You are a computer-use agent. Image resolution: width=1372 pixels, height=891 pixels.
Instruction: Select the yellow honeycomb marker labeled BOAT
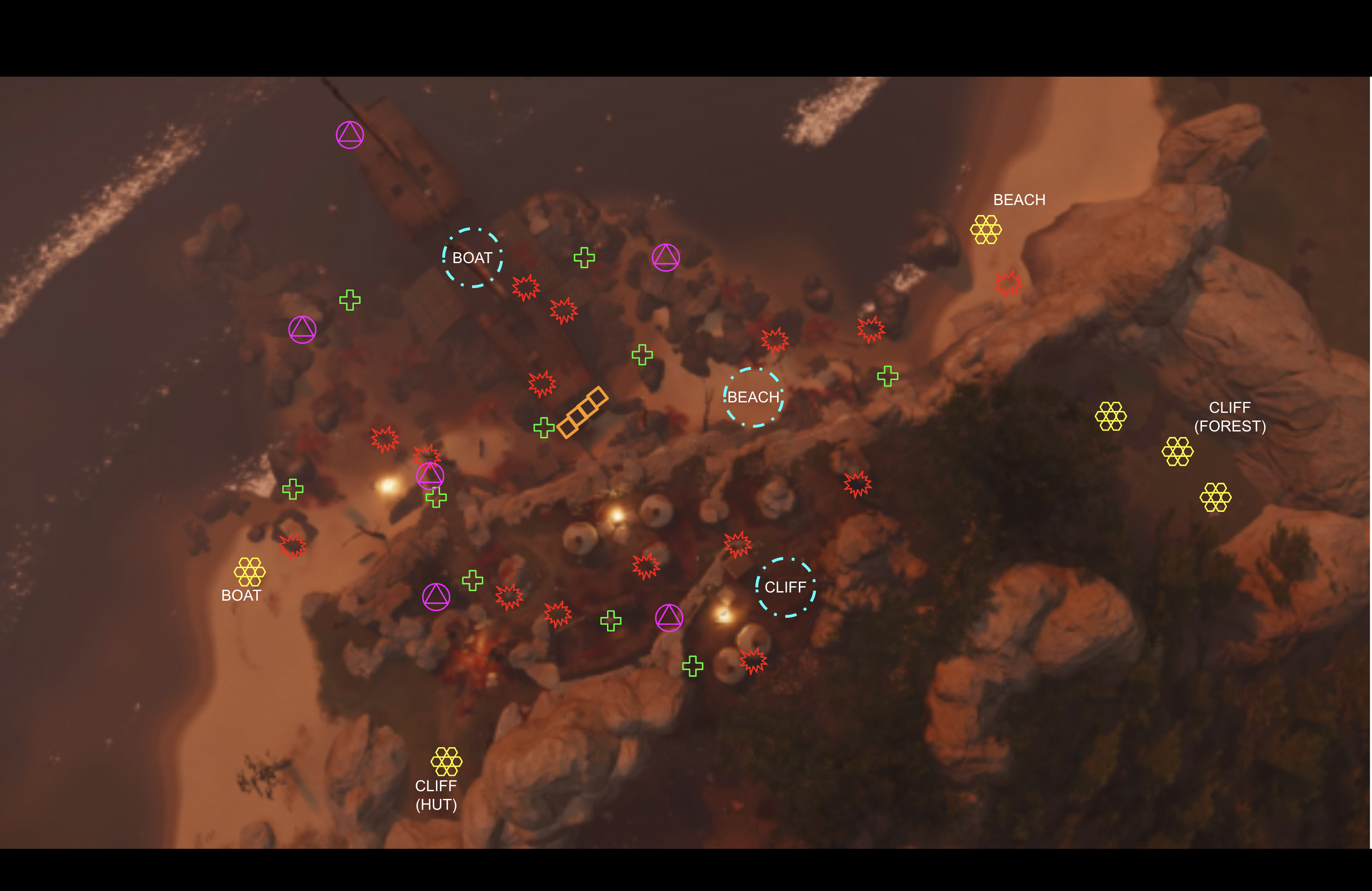[x=250, y=571]
